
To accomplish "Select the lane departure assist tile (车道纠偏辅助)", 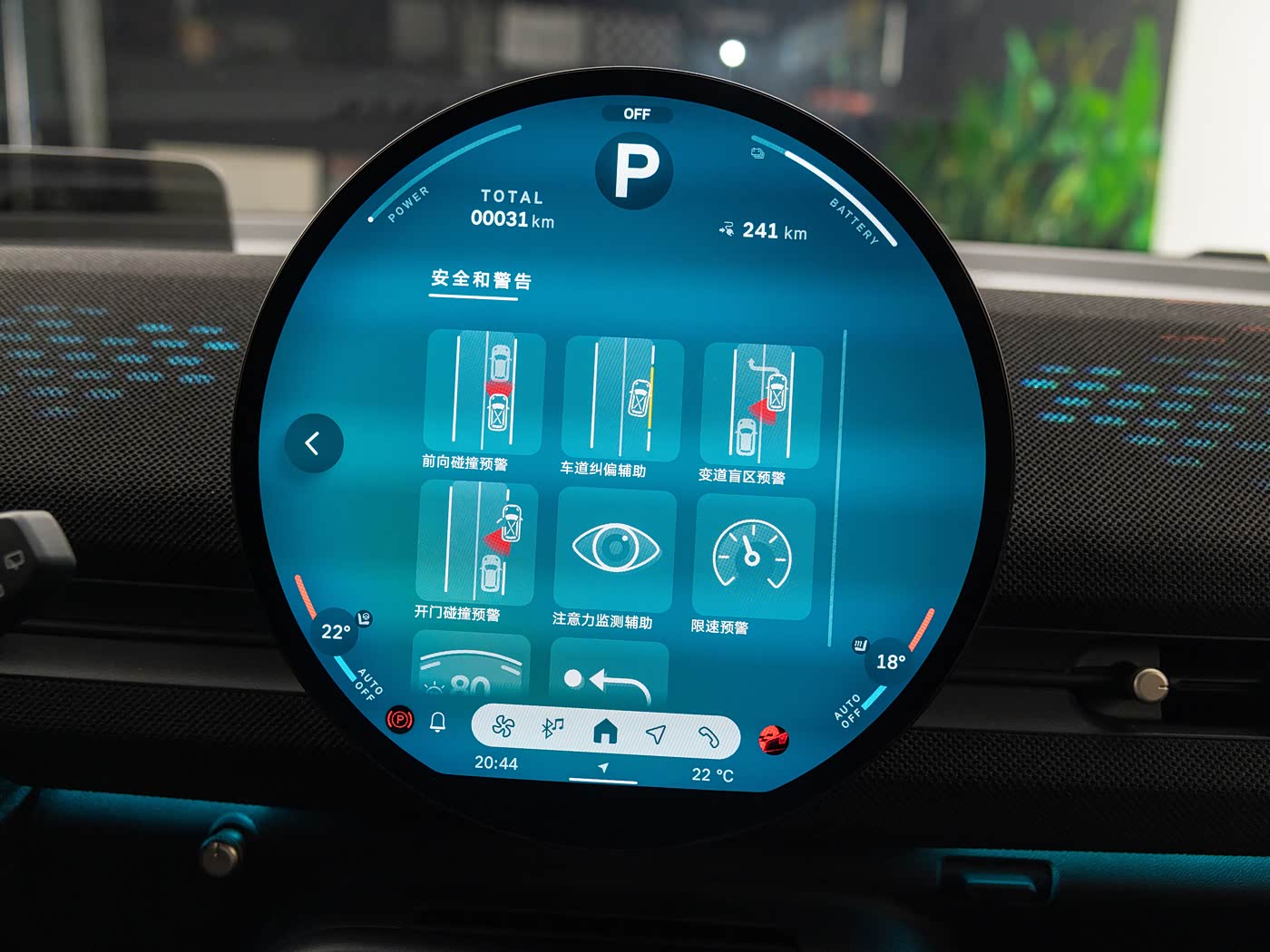I will pyautogui.click(x=622, y=400).
